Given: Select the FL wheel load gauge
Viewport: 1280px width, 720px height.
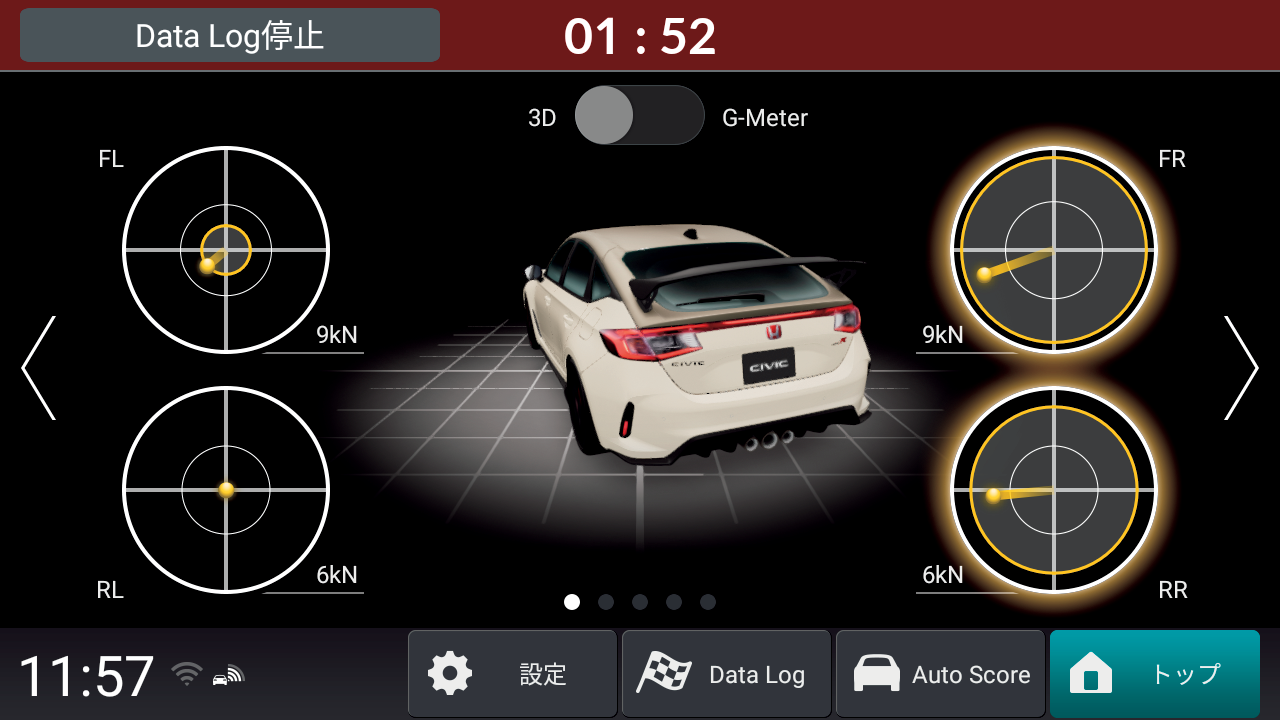Looking at the screenshot, I should click(225, 249).
